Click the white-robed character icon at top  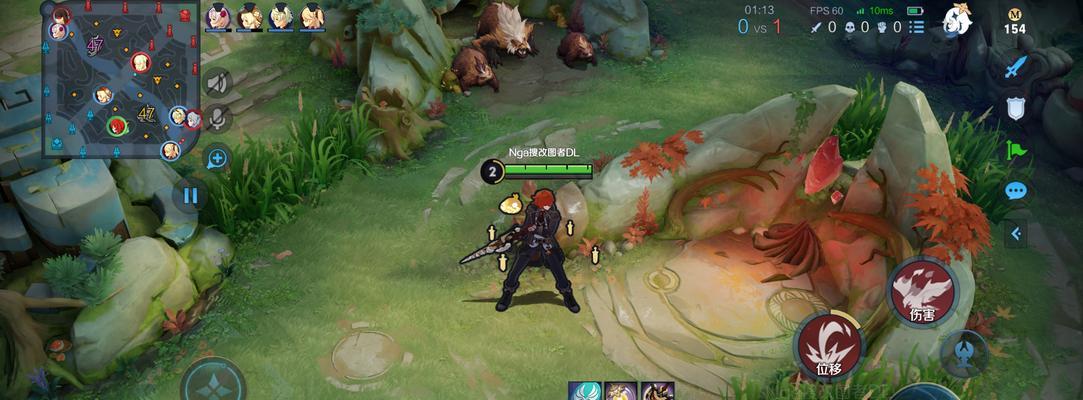pos(957,20)
